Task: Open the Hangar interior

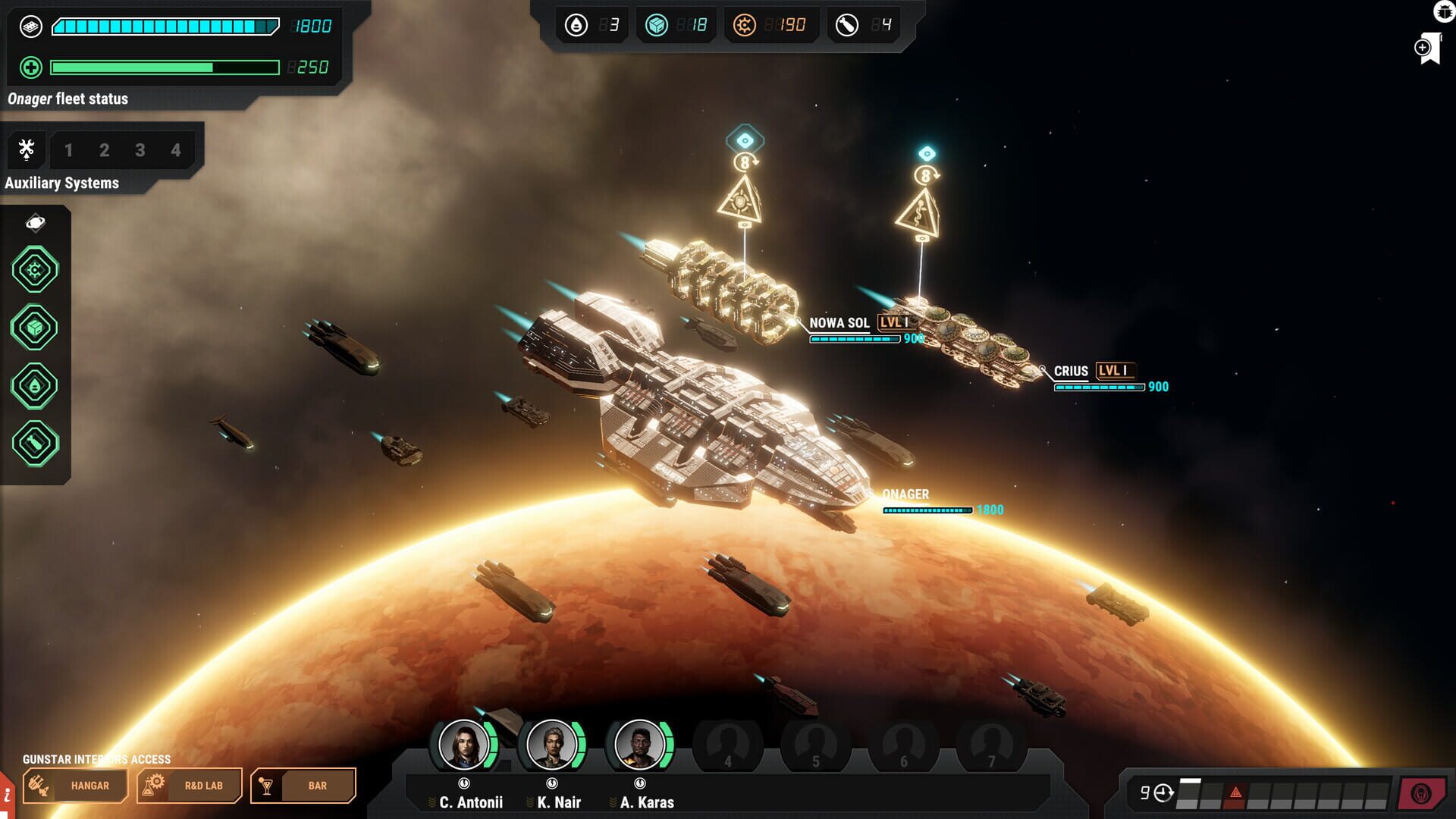Action: (x=74, y=786)
